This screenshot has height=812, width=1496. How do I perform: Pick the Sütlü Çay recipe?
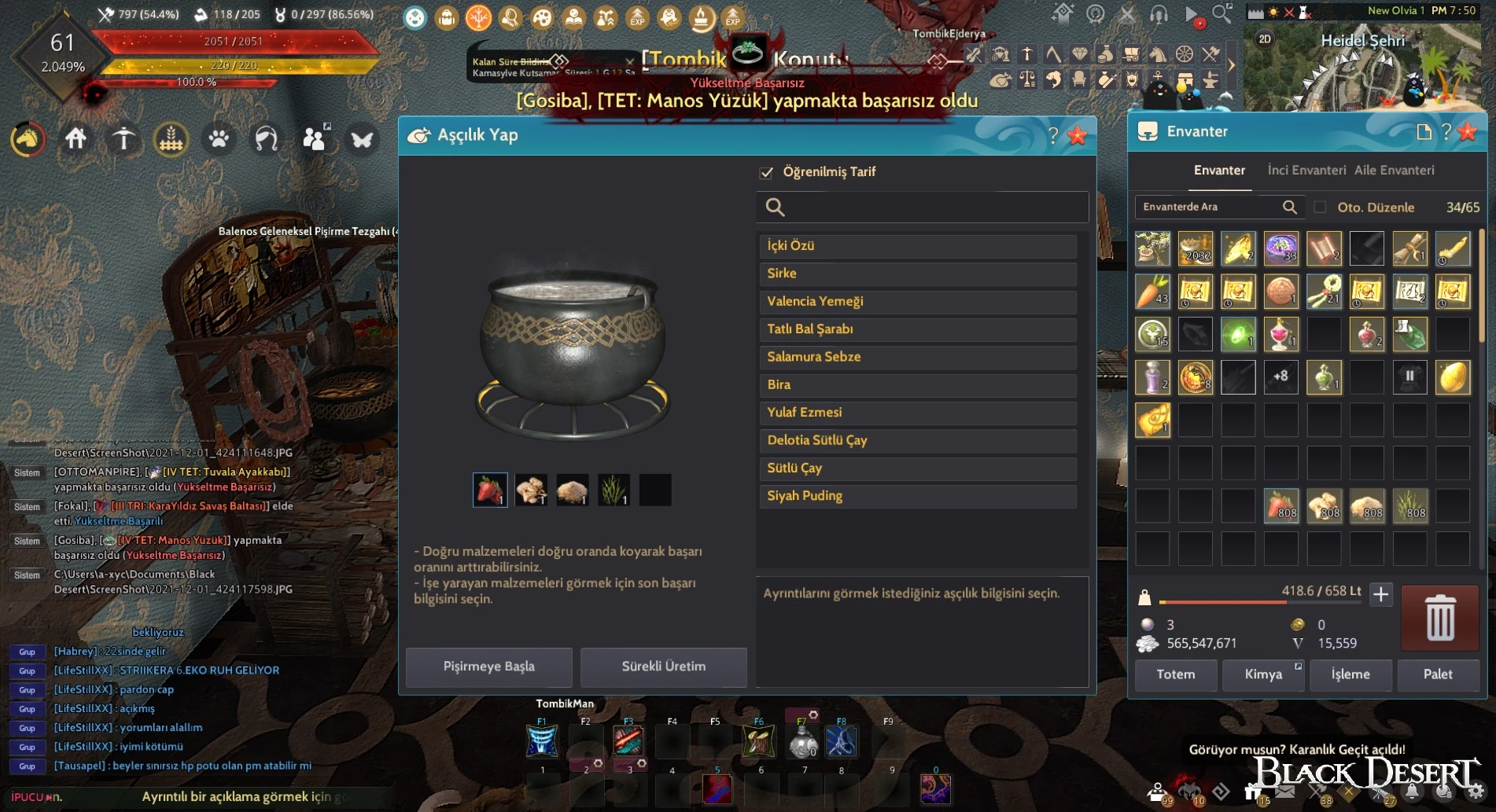(x=917, y=468)
